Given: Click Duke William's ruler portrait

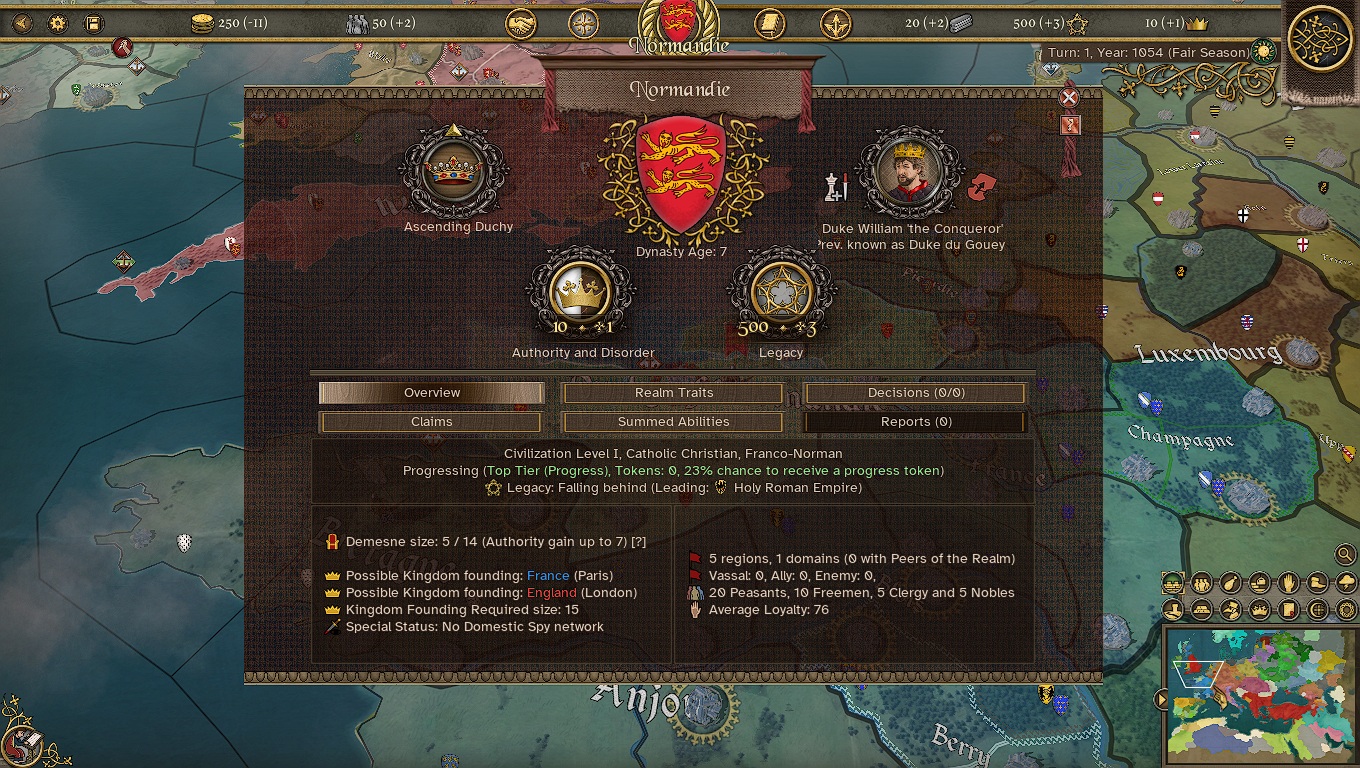Looking at the screenshot, I should (x=910, y=172).
